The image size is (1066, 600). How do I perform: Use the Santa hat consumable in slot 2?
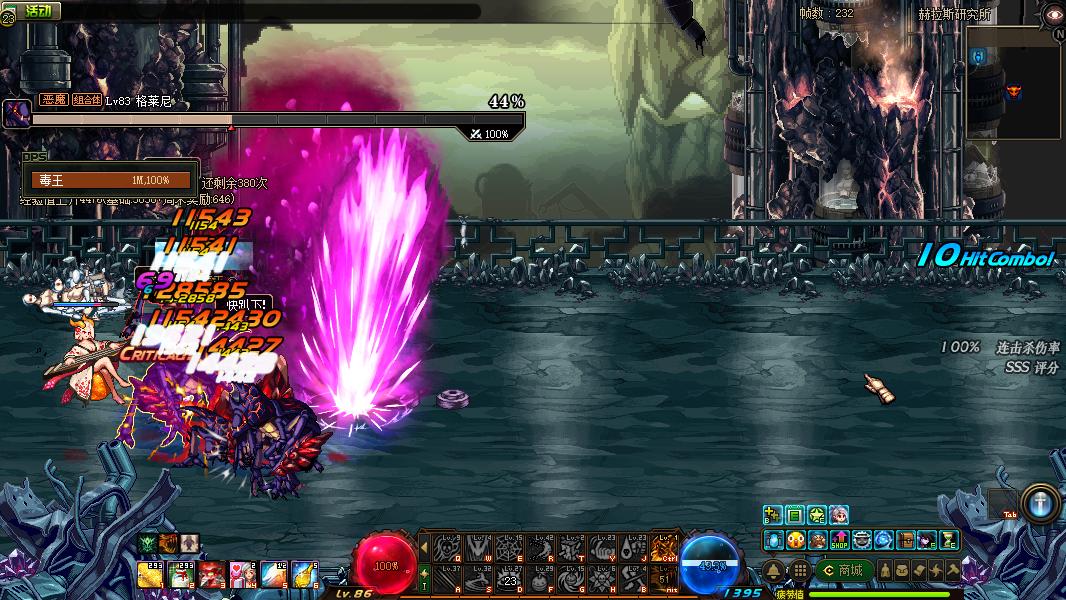(x=181, y=574)
